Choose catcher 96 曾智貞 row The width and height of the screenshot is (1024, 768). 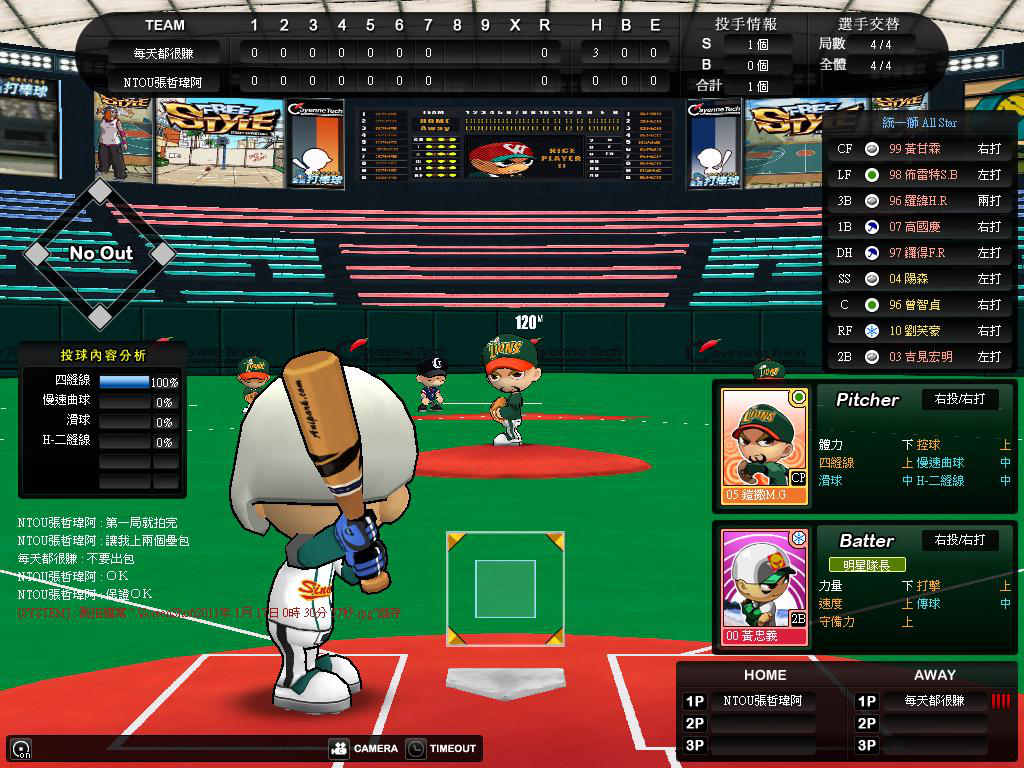tap(919, 304)
